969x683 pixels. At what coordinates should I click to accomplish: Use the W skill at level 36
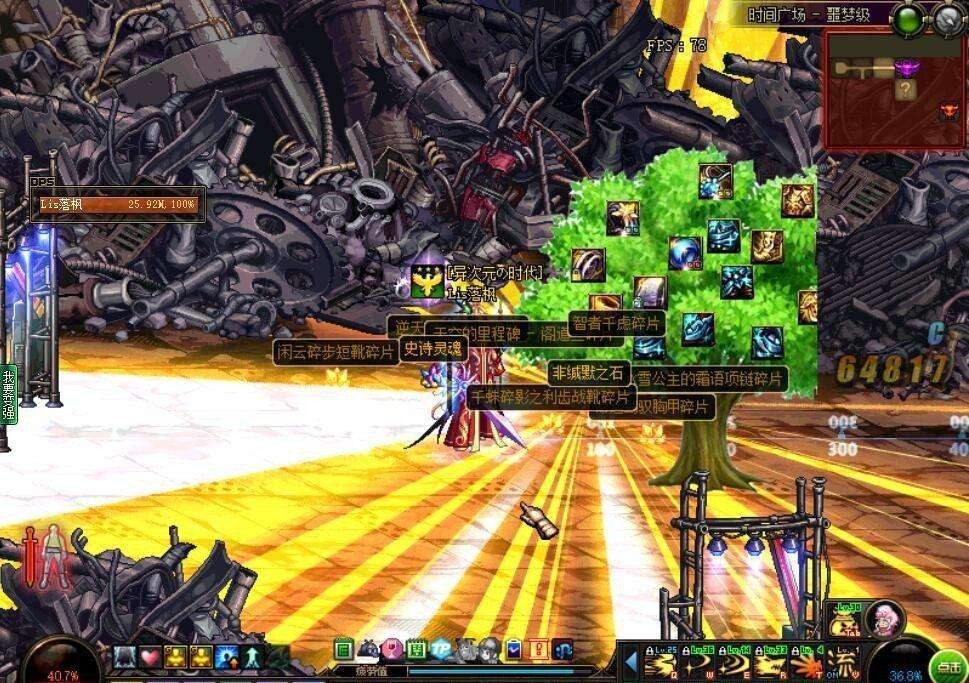point(695,663)
